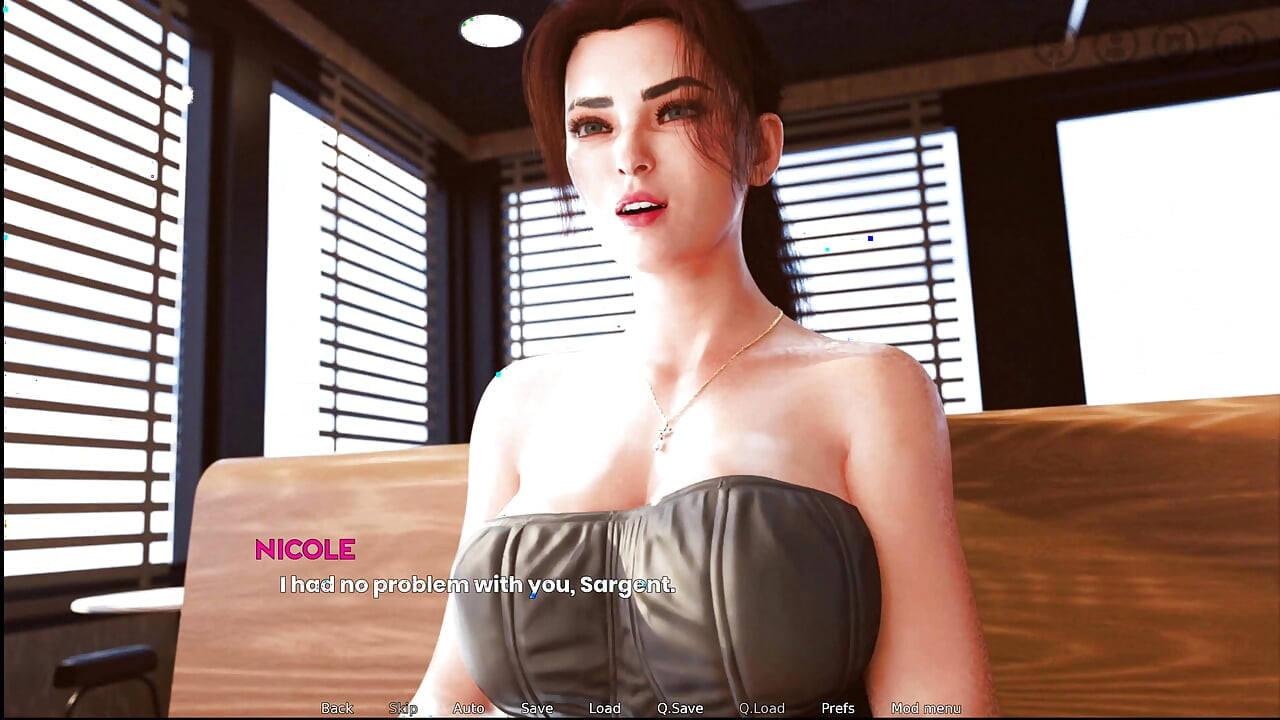Open the Mod menu

pos(926,708)
